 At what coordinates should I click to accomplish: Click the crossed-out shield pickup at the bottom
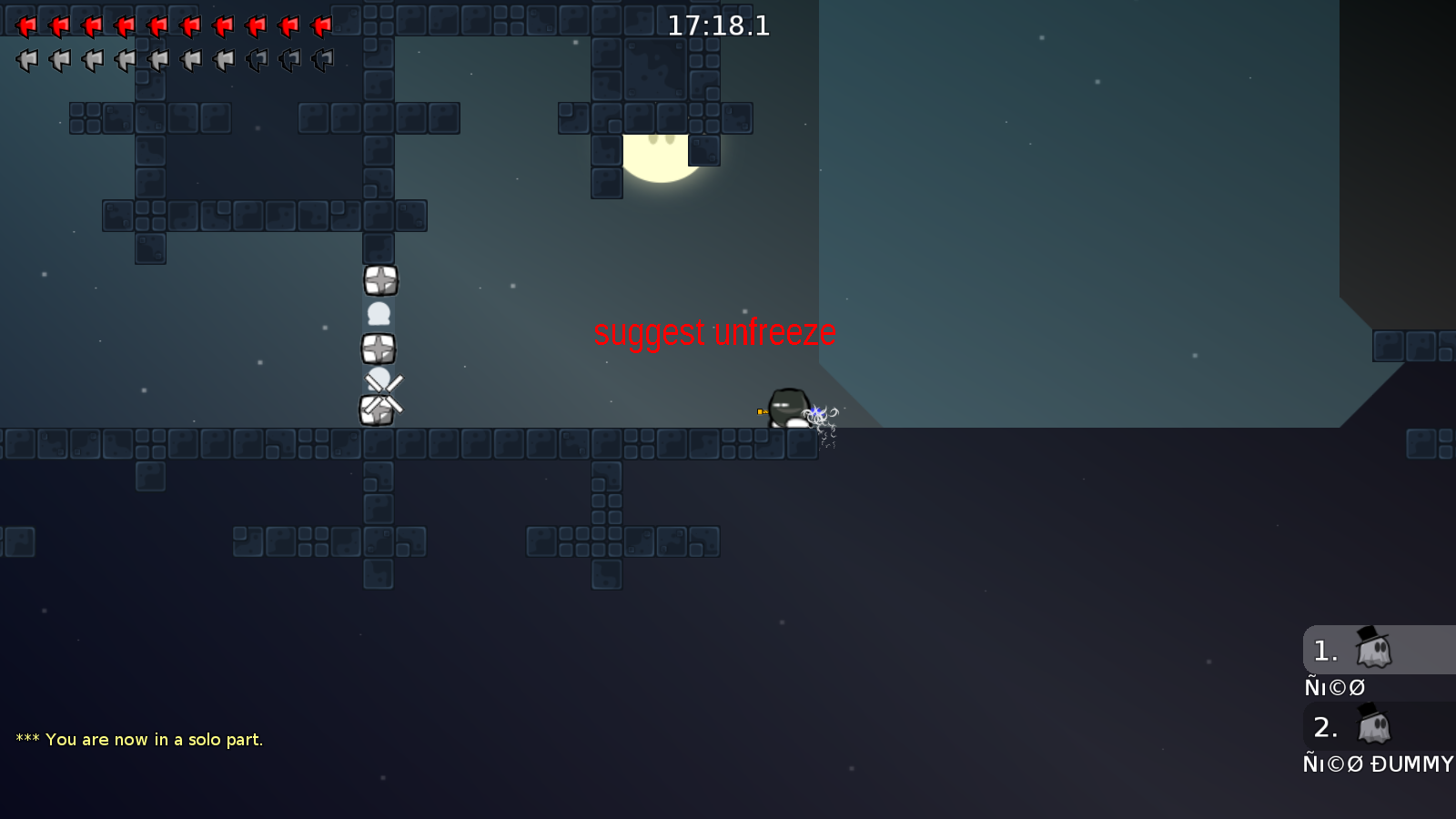[x=378, y=411]
